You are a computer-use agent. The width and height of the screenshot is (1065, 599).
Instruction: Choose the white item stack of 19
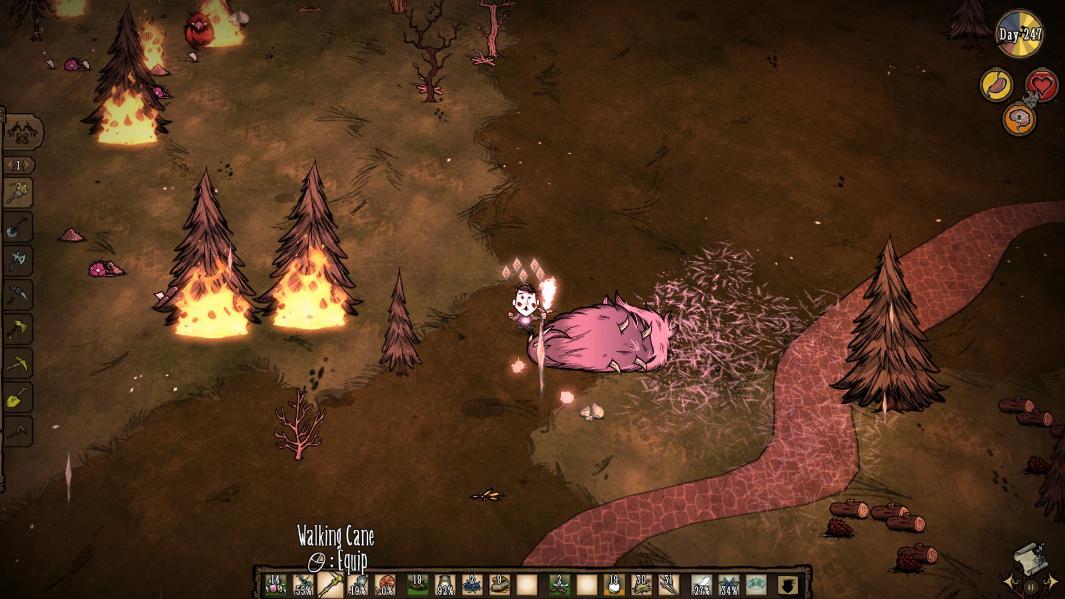(614, 585)
